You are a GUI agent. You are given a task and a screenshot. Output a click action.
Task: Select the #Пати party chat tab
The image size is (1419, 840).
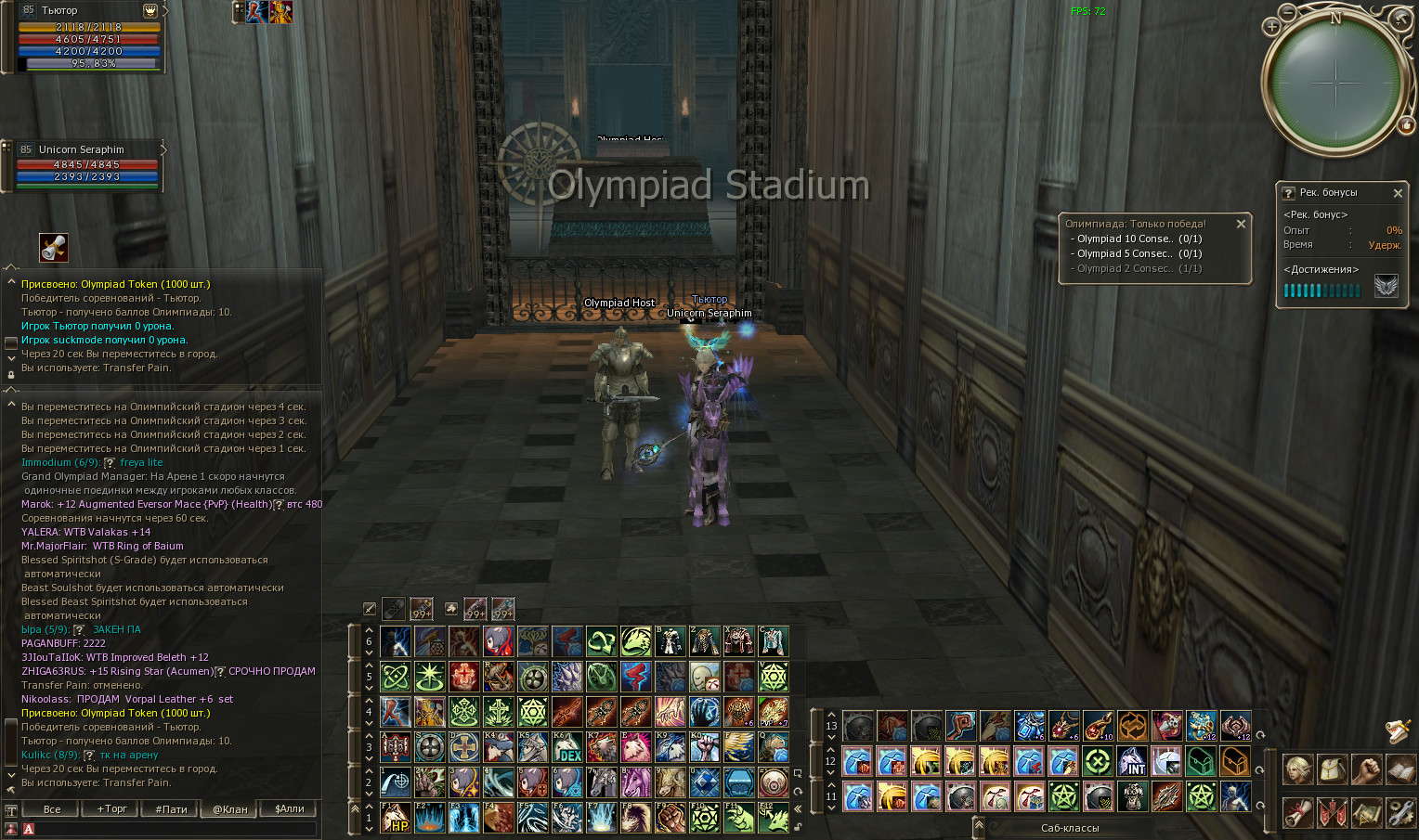tap(171, 808)
